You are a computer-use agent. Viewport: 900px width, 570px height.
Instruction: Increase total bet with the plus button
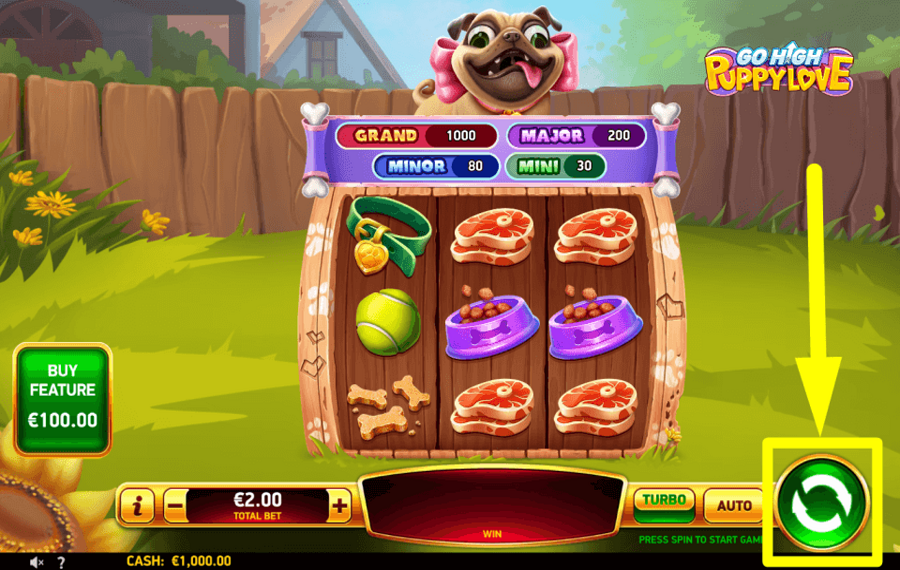[340, 506]
